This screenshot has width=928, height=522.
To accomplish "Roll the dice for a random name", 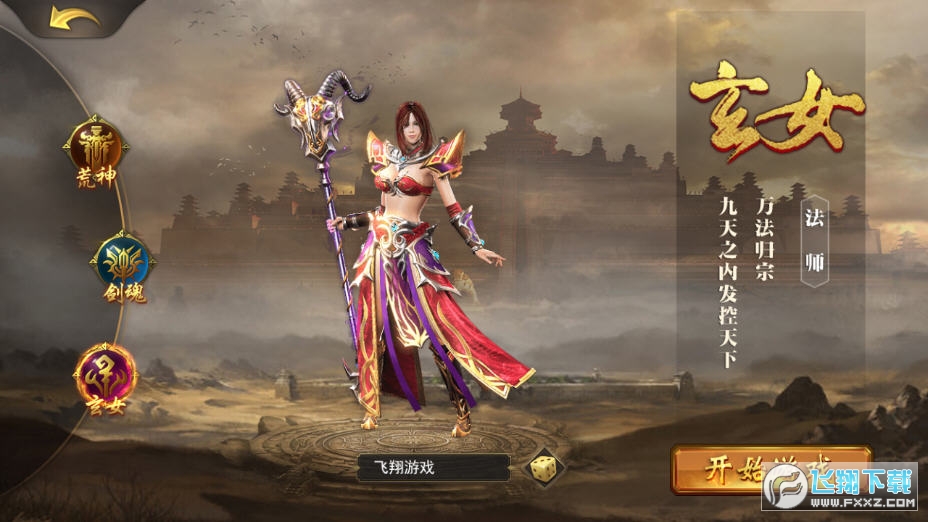I will (544, 467).
